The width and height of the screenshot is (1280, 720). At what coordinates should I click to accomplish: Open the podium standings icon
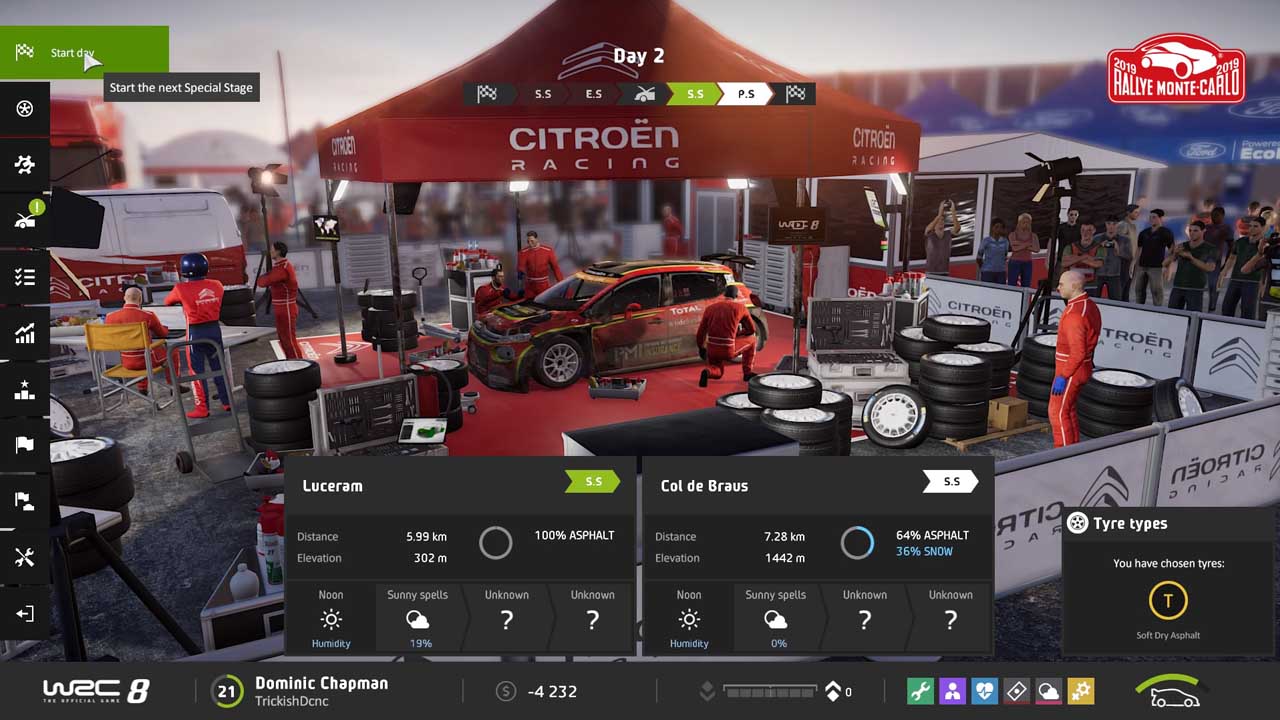pos(25,390)
